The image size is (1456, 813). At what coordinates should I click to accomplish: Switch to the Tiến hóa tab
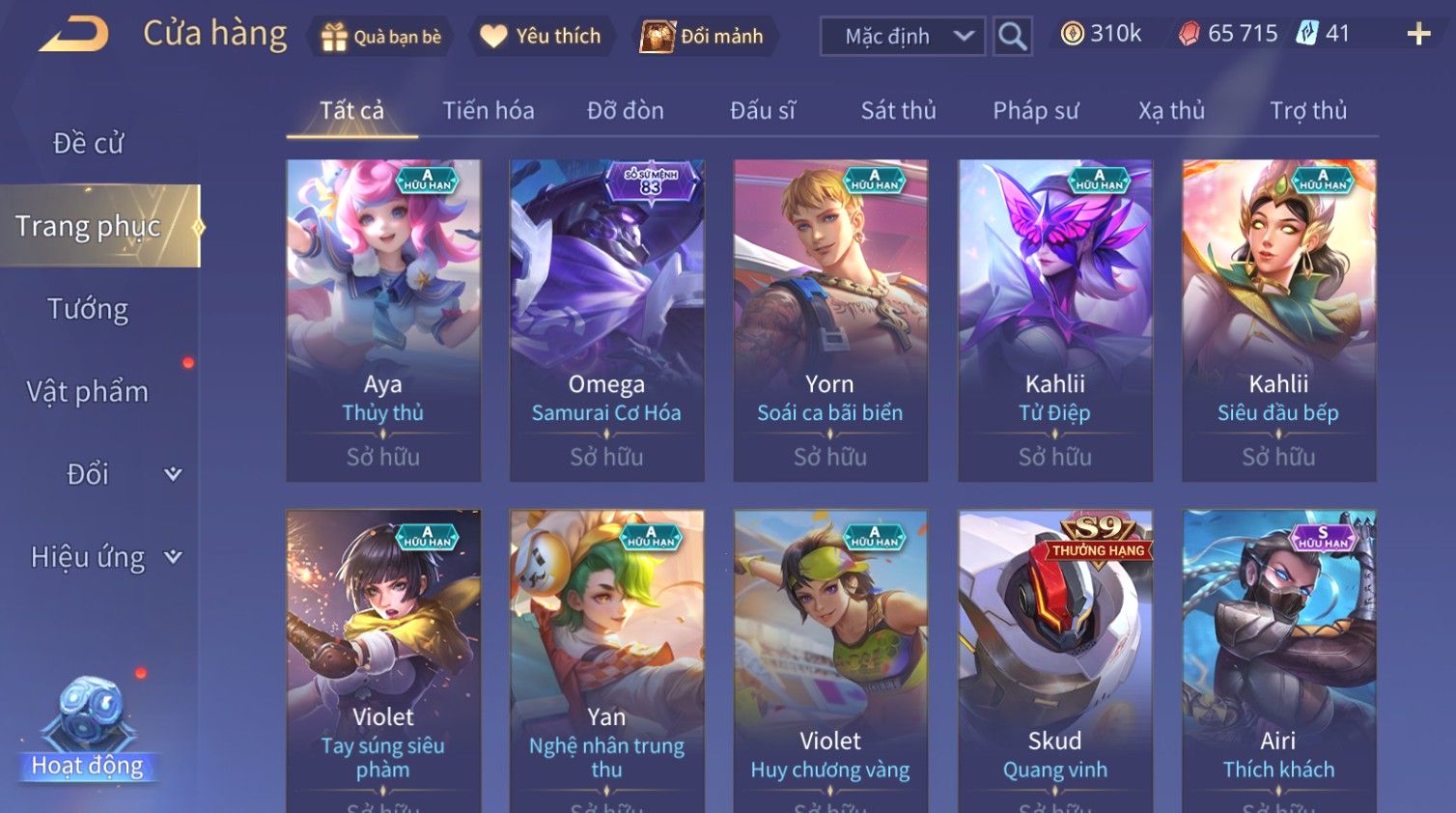(488, 111)
